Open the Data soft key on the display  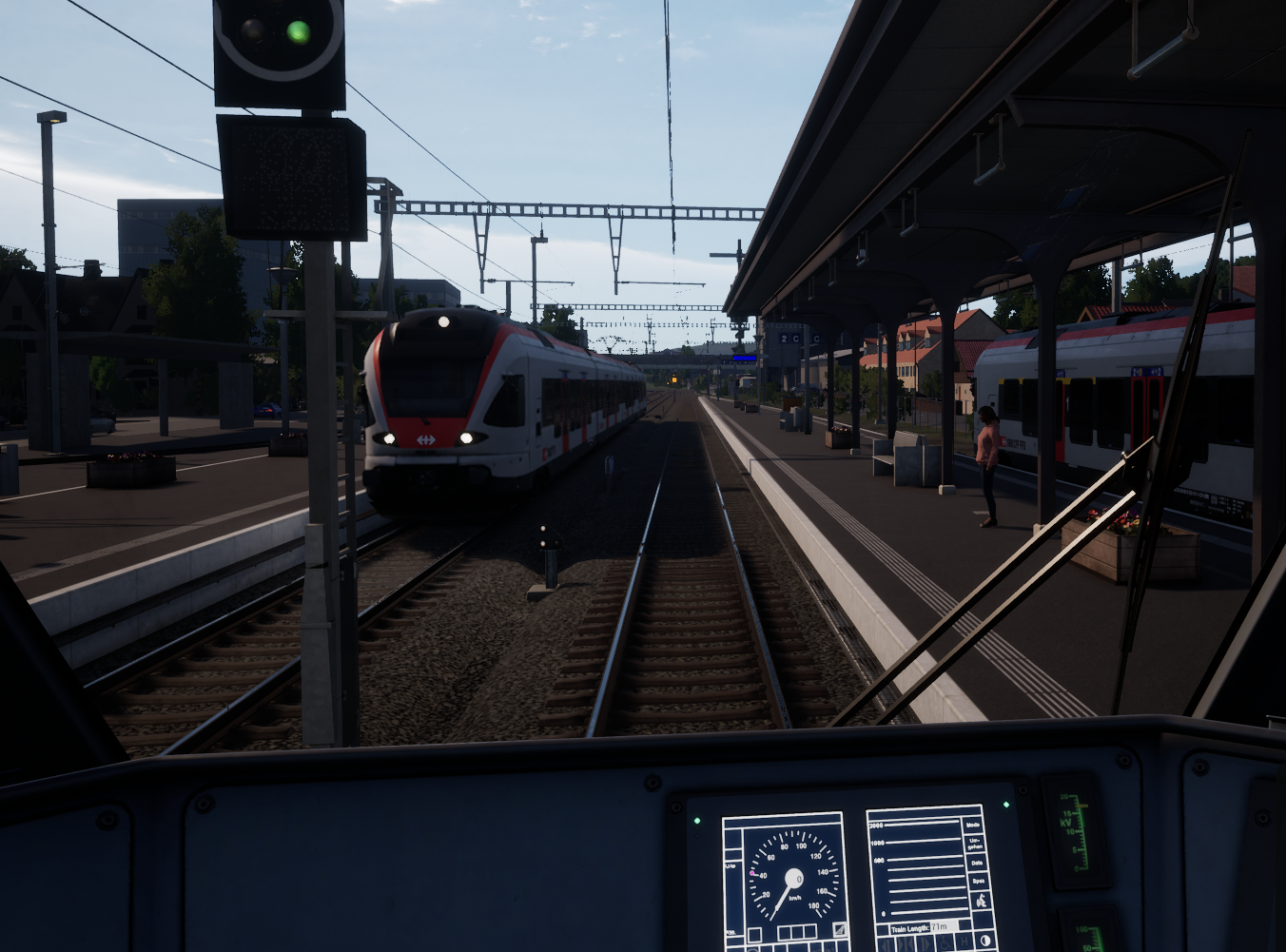click(977, 864)
